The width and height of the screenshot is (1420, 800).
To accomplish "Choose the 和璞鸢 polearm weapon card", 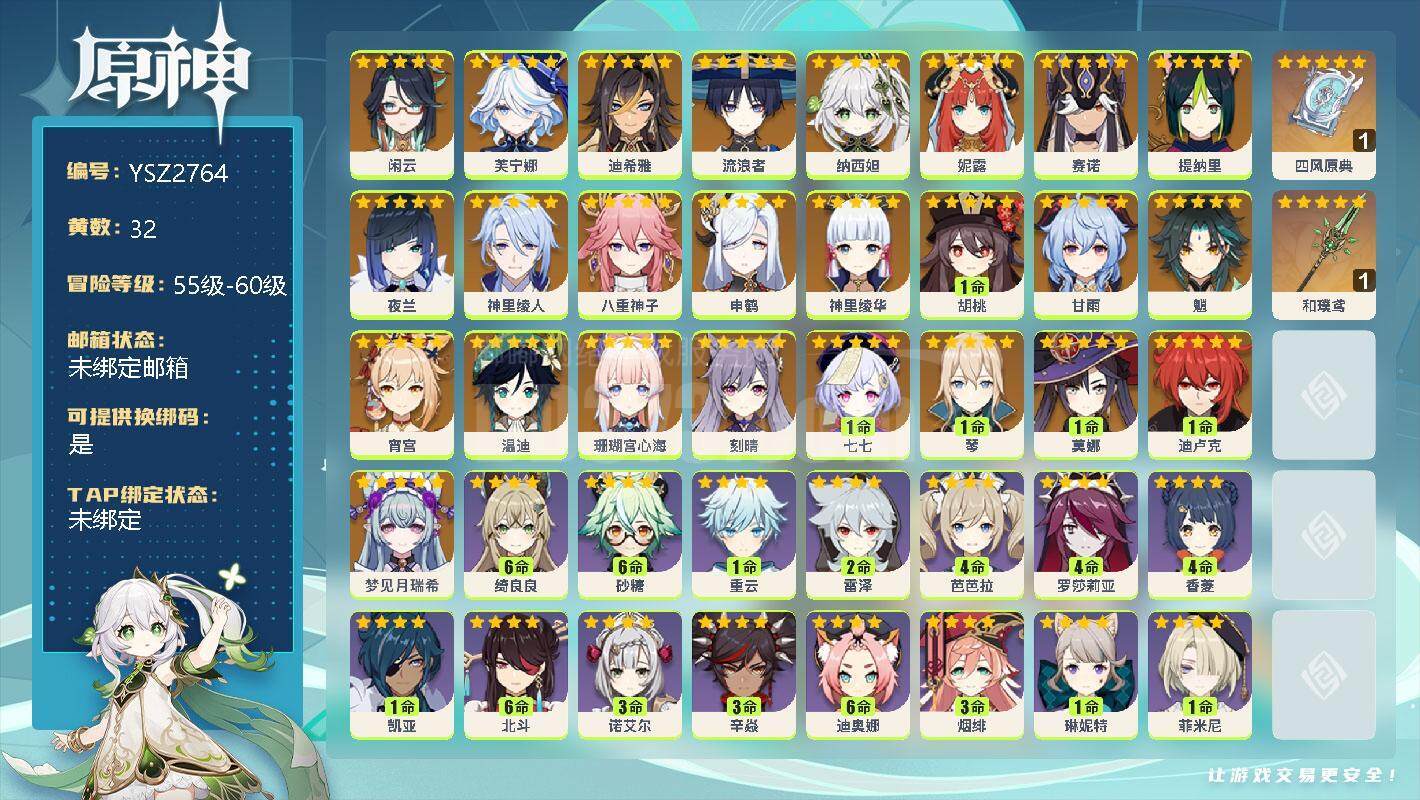I will coord(1323,254).
